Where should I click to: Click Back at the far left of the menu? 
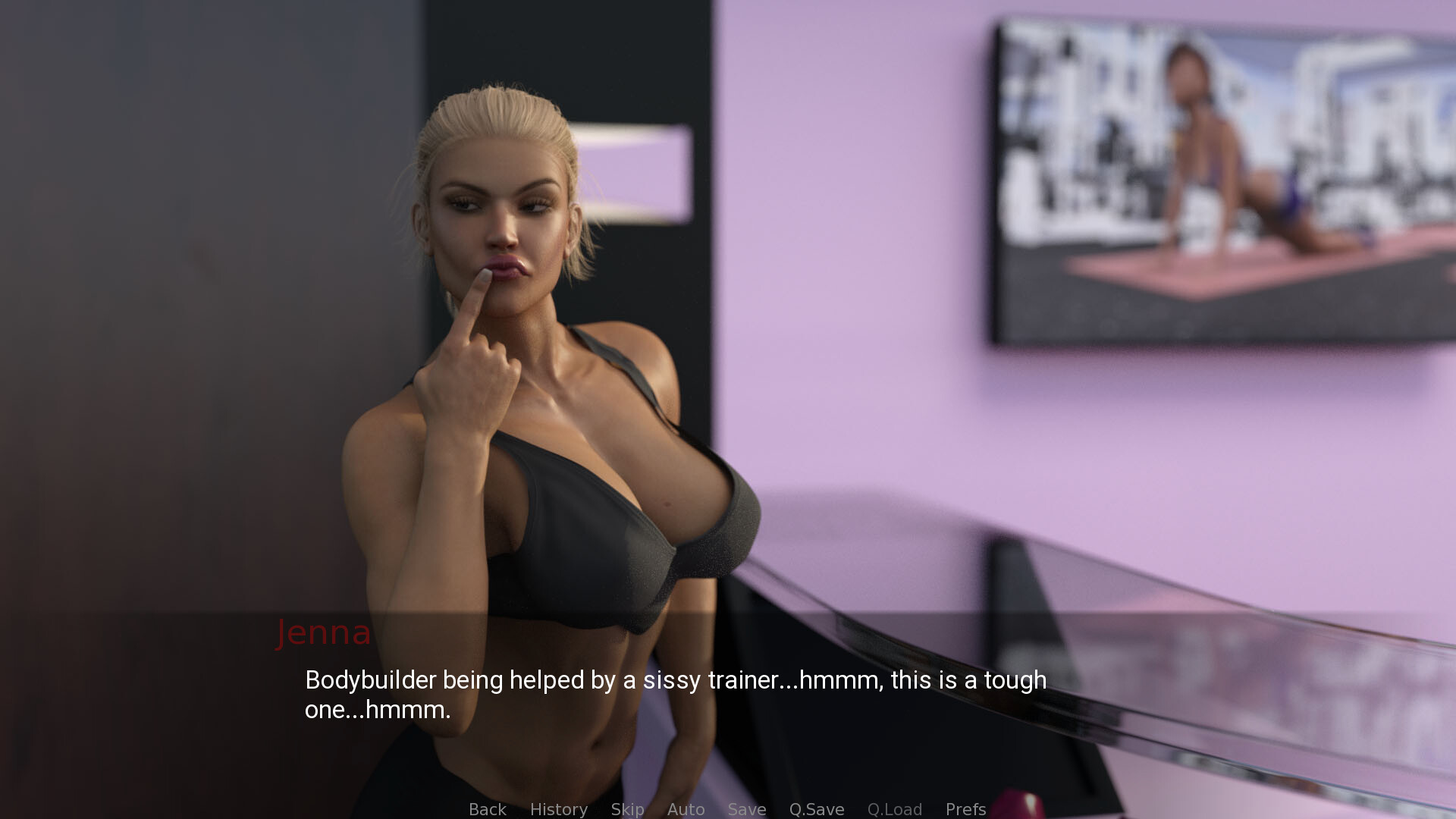(x=487, y=809)
